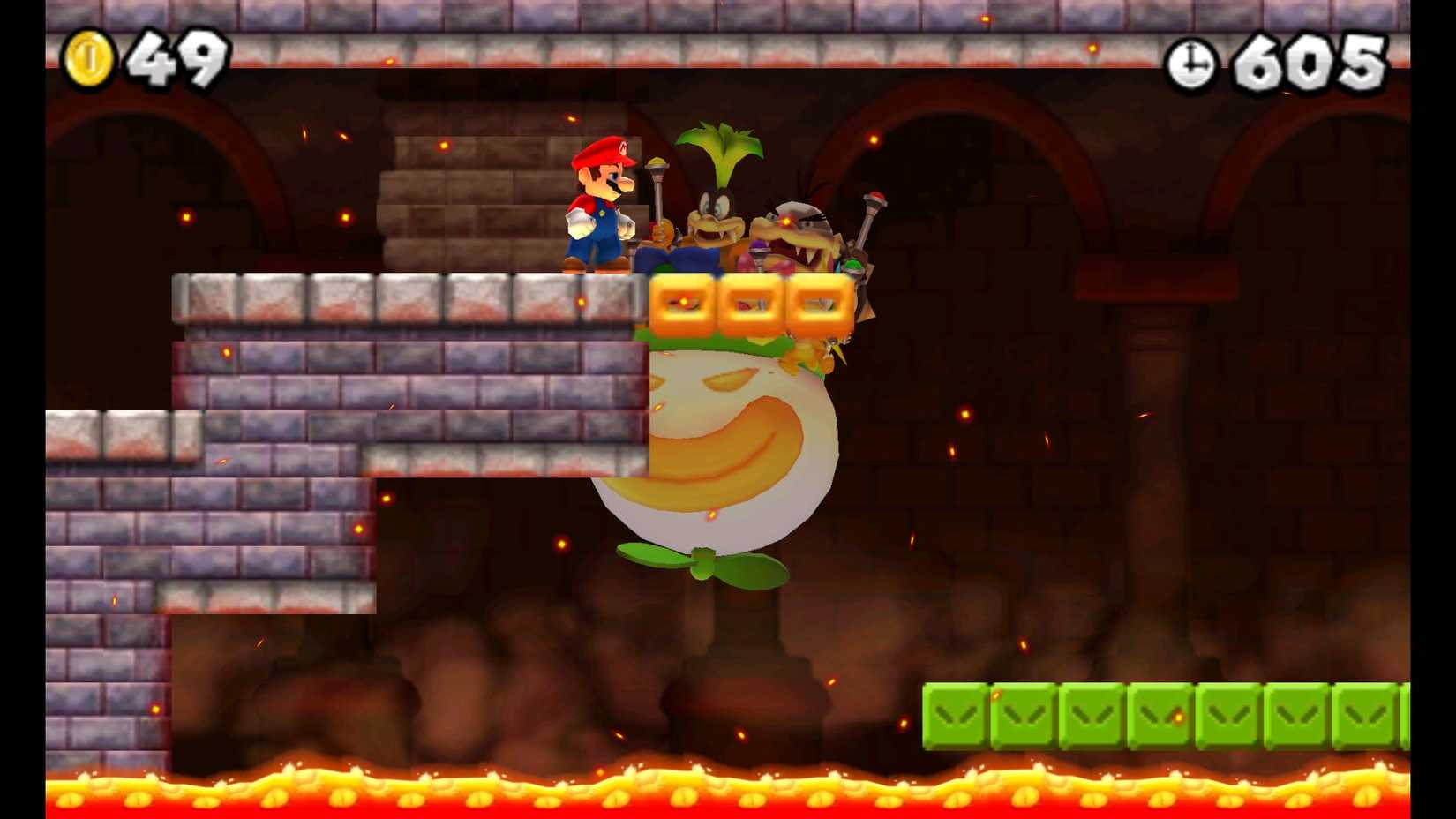Select the clock timer icon
This screenshot has width=1456, height=819.
(1190, 63)
